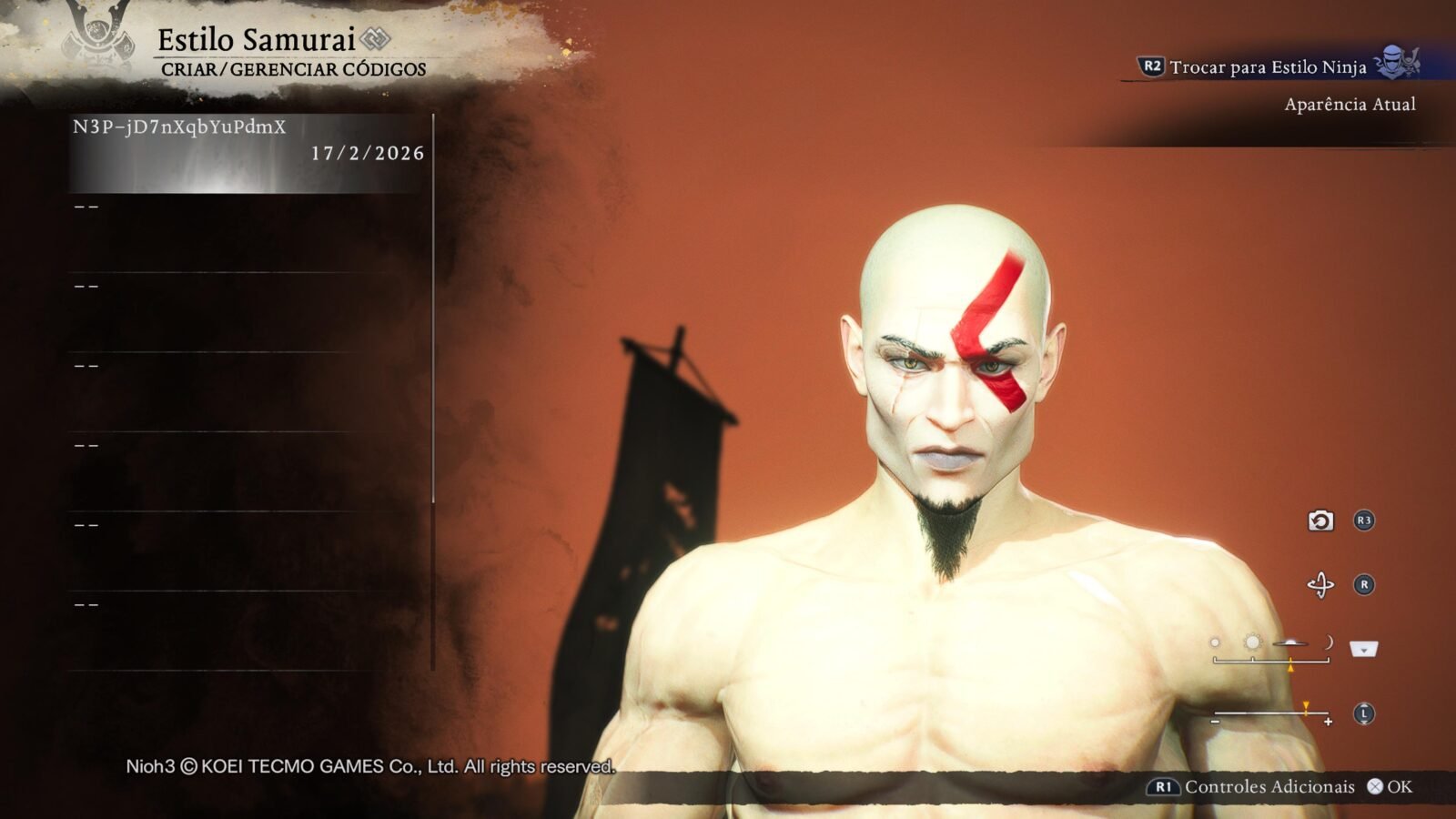
Task: Click the code list scrollbar
Action: click(x=433, y=309)
